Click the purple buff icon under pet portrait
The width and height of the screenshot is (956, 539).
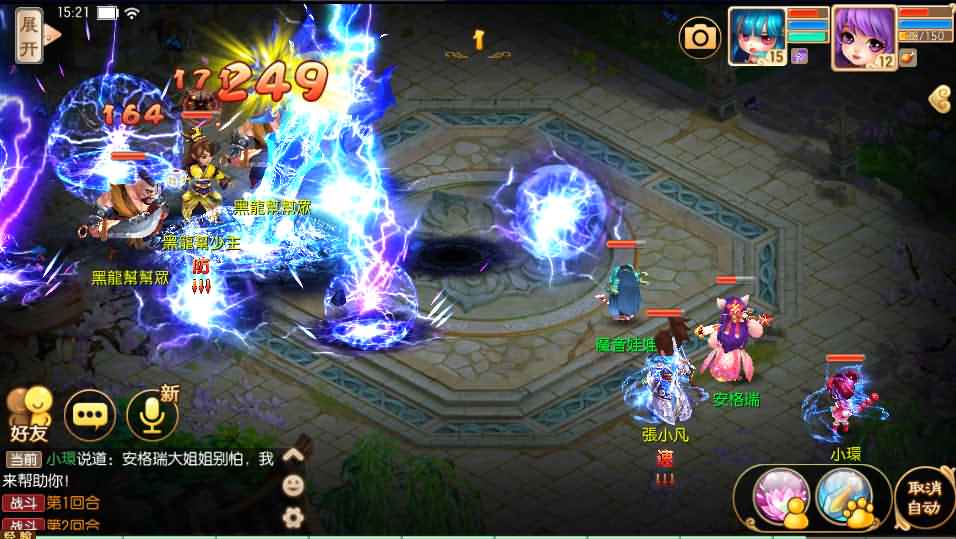pos(798,58)
